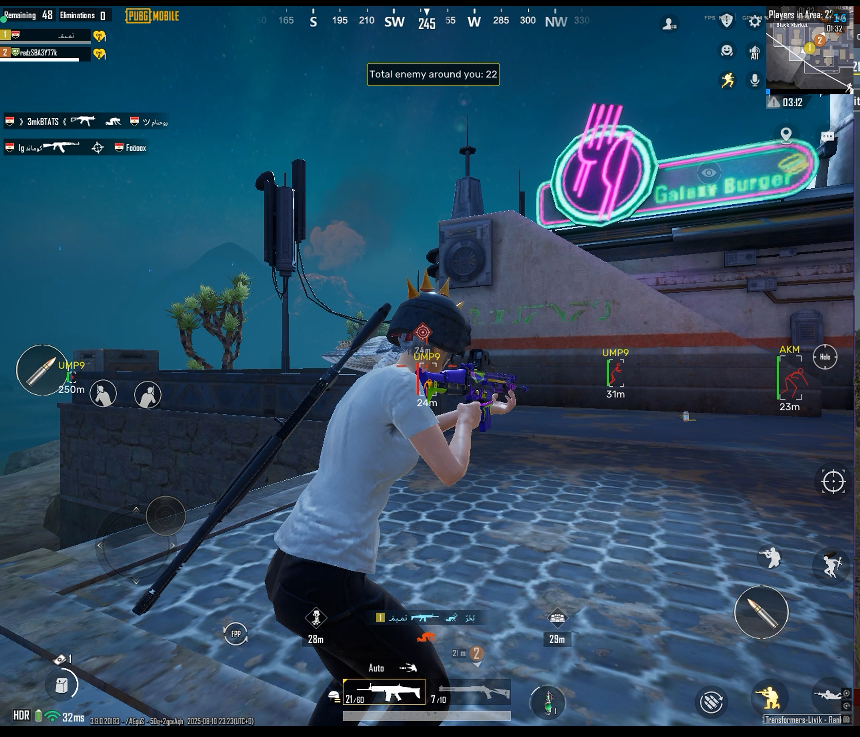Viewport: 860px width, 737px height.
Task: Go prone using the lying soldier button
Action: [829, 693]
